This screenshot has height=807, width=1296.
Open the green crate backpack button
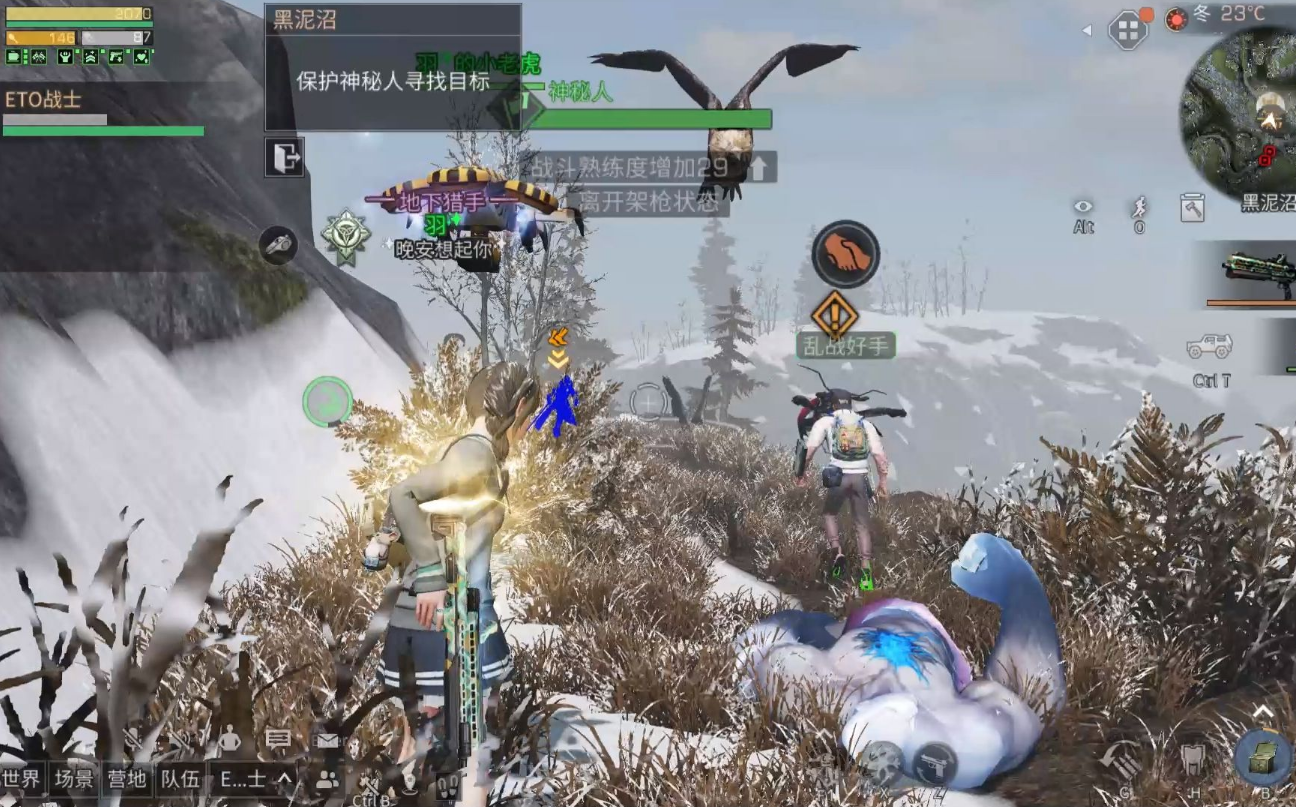click(x=1262, y=757)
